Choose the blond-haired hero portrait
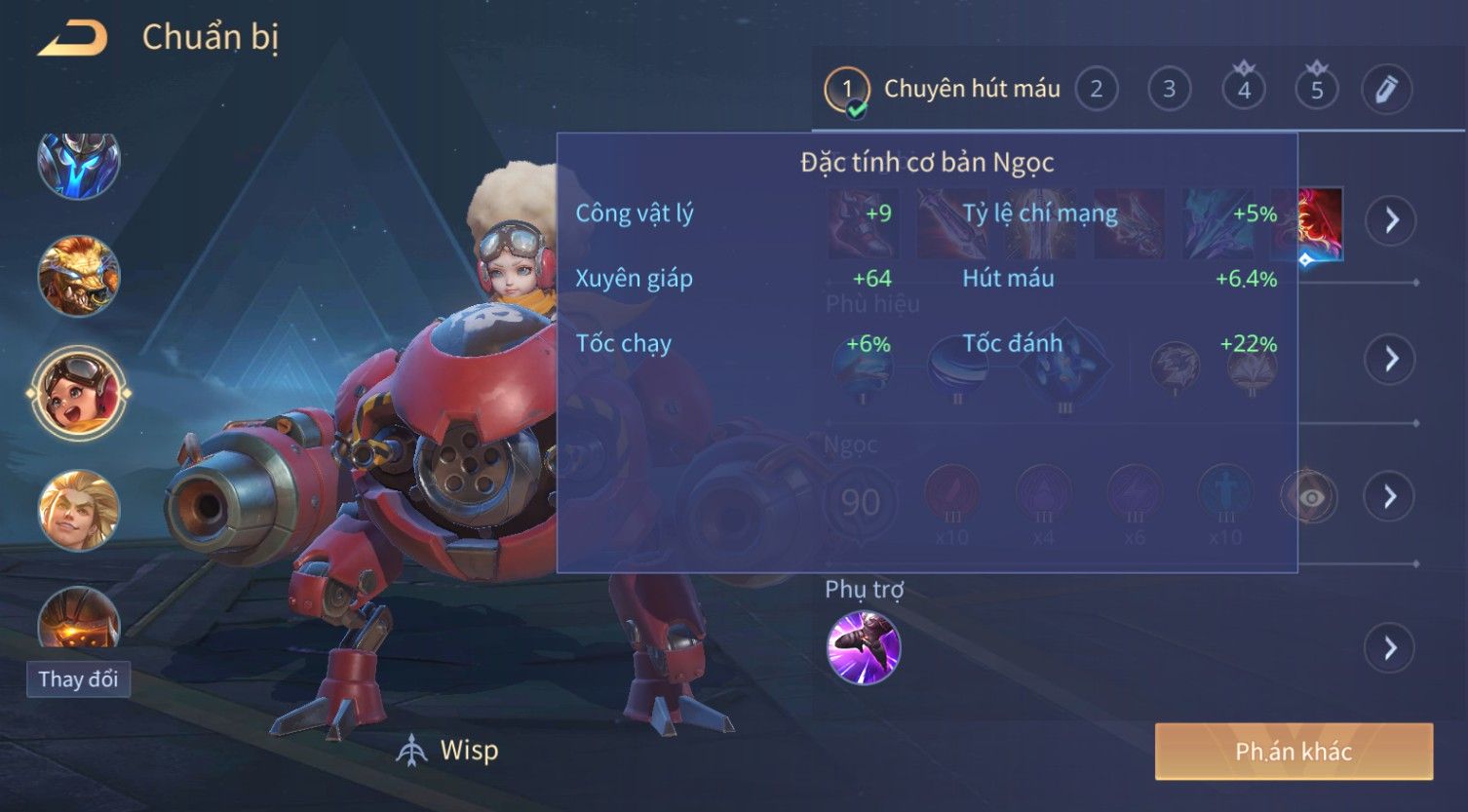 [x=78, y=509]
